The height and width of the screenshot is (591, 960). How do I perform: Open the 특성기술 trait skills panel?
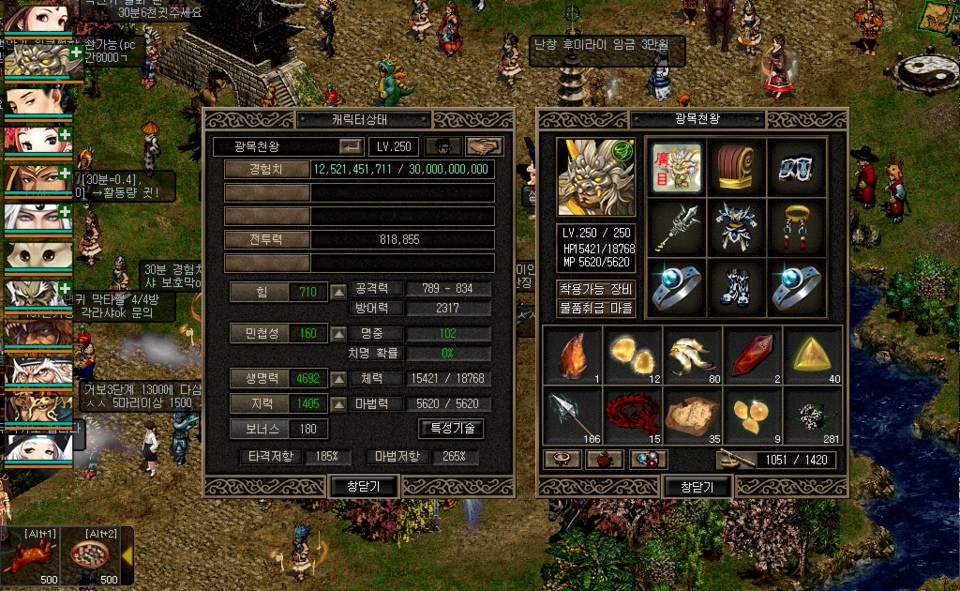[451, 428]
